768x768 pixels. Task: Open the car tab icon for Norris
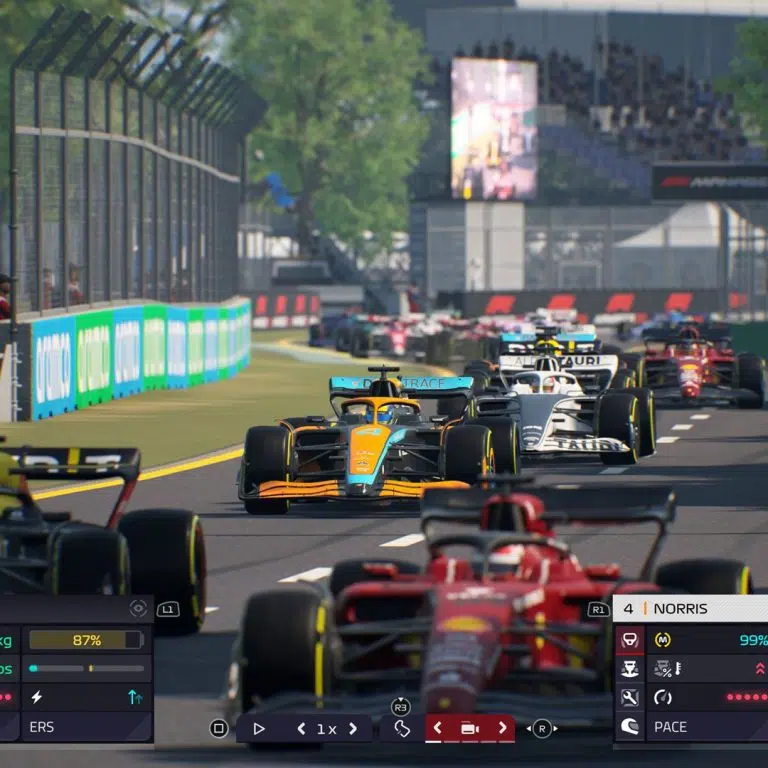pyautogui.click(x=629, y=640)
